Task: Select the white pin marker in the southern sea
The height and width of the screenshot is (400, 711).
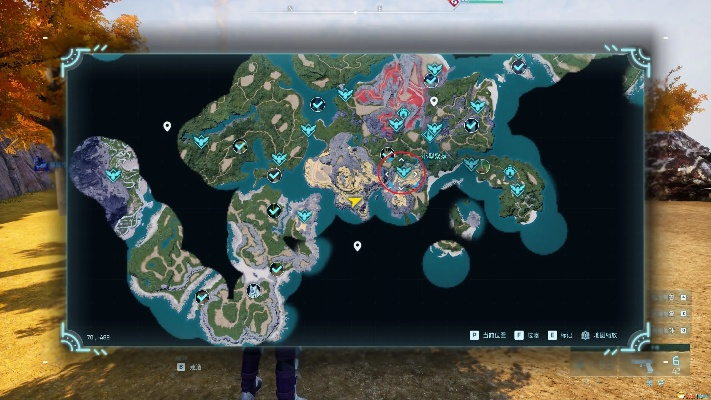Action: click(x=357, y=246)
